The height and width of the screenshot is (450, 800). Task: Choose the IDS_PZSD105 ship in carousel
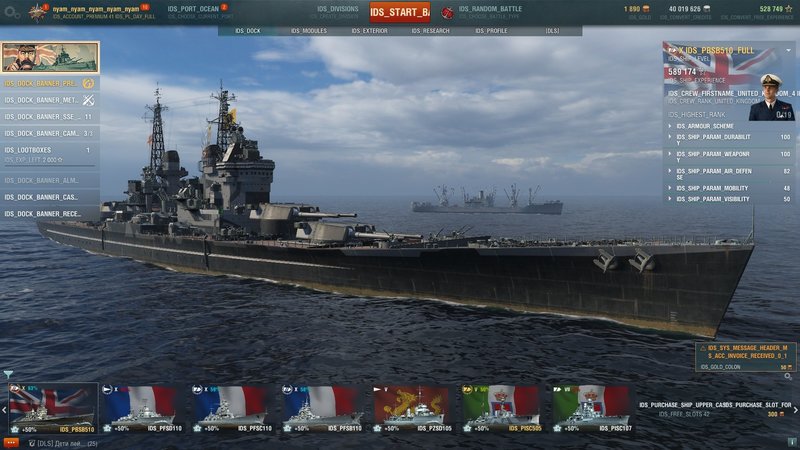click(x=411, y=408)
